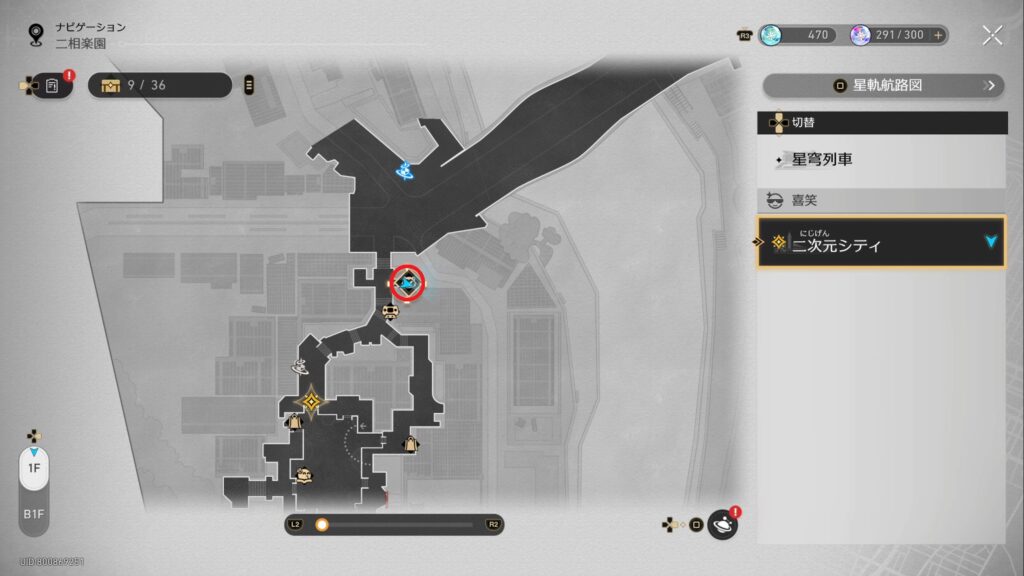Image resolution: width=1024 pixels, height=576 pixels.
Task: Click the red-circled selected map marker
Action: (x=407, y=283)
